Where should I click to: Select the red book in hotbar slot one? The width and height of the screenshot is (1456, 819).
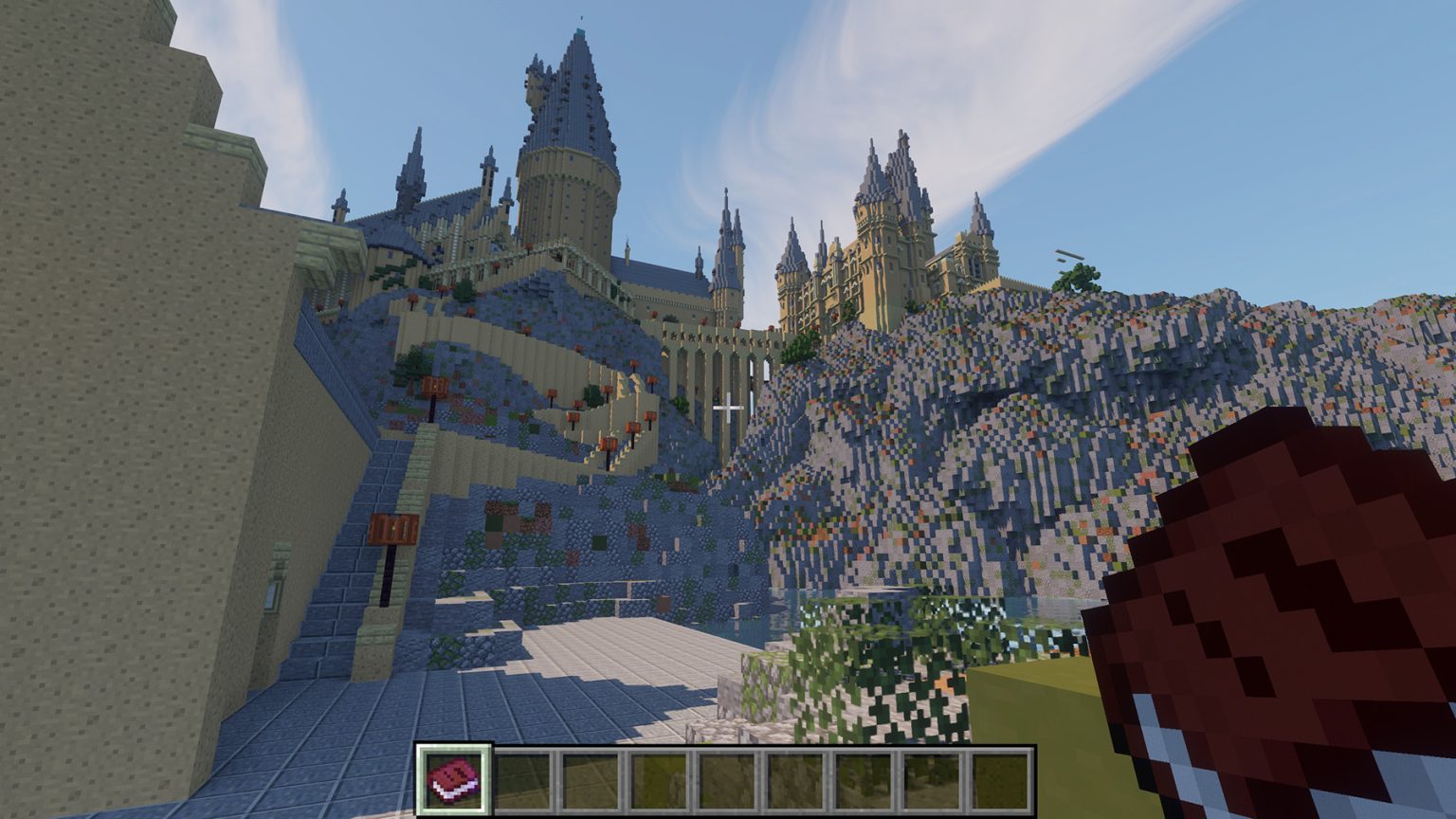[454, 779]
